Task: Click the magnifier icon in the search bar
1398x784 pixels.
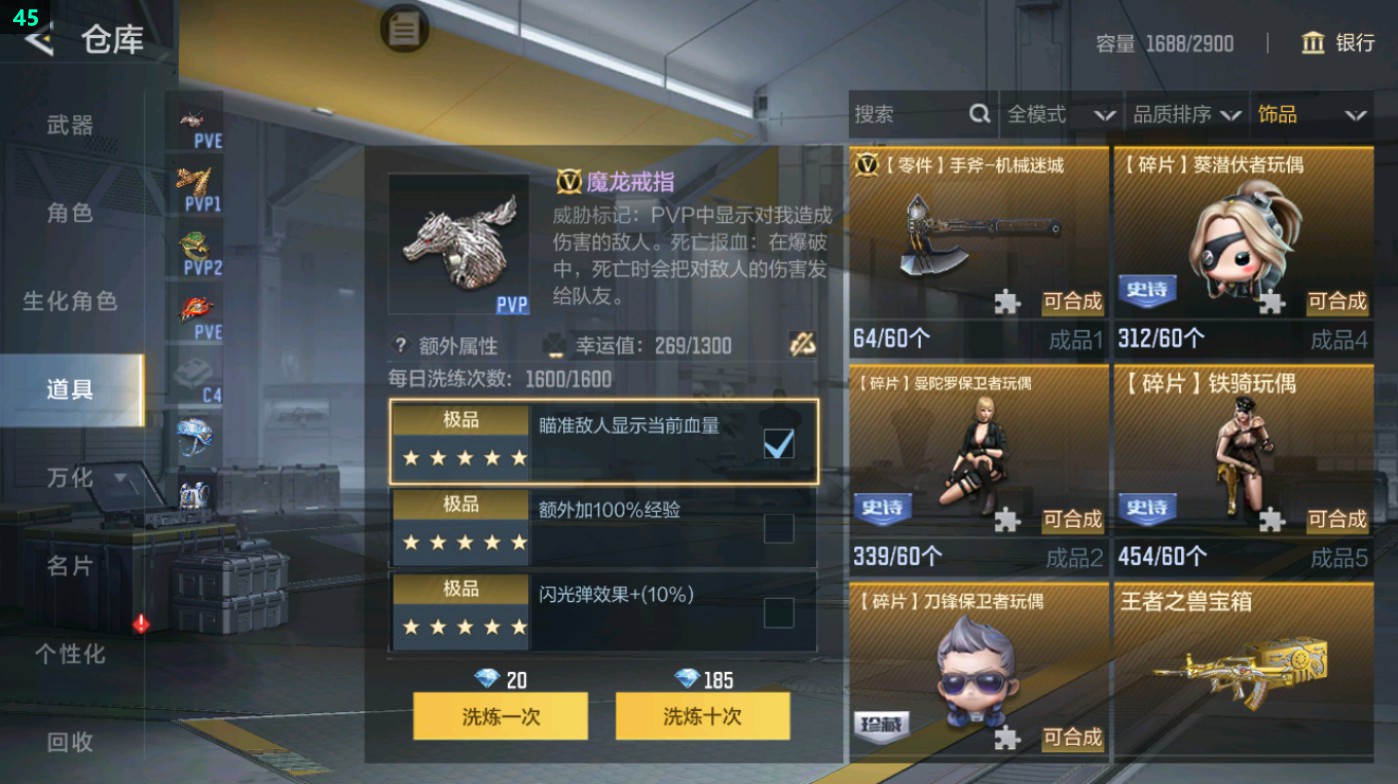Action: pos(978,115)
